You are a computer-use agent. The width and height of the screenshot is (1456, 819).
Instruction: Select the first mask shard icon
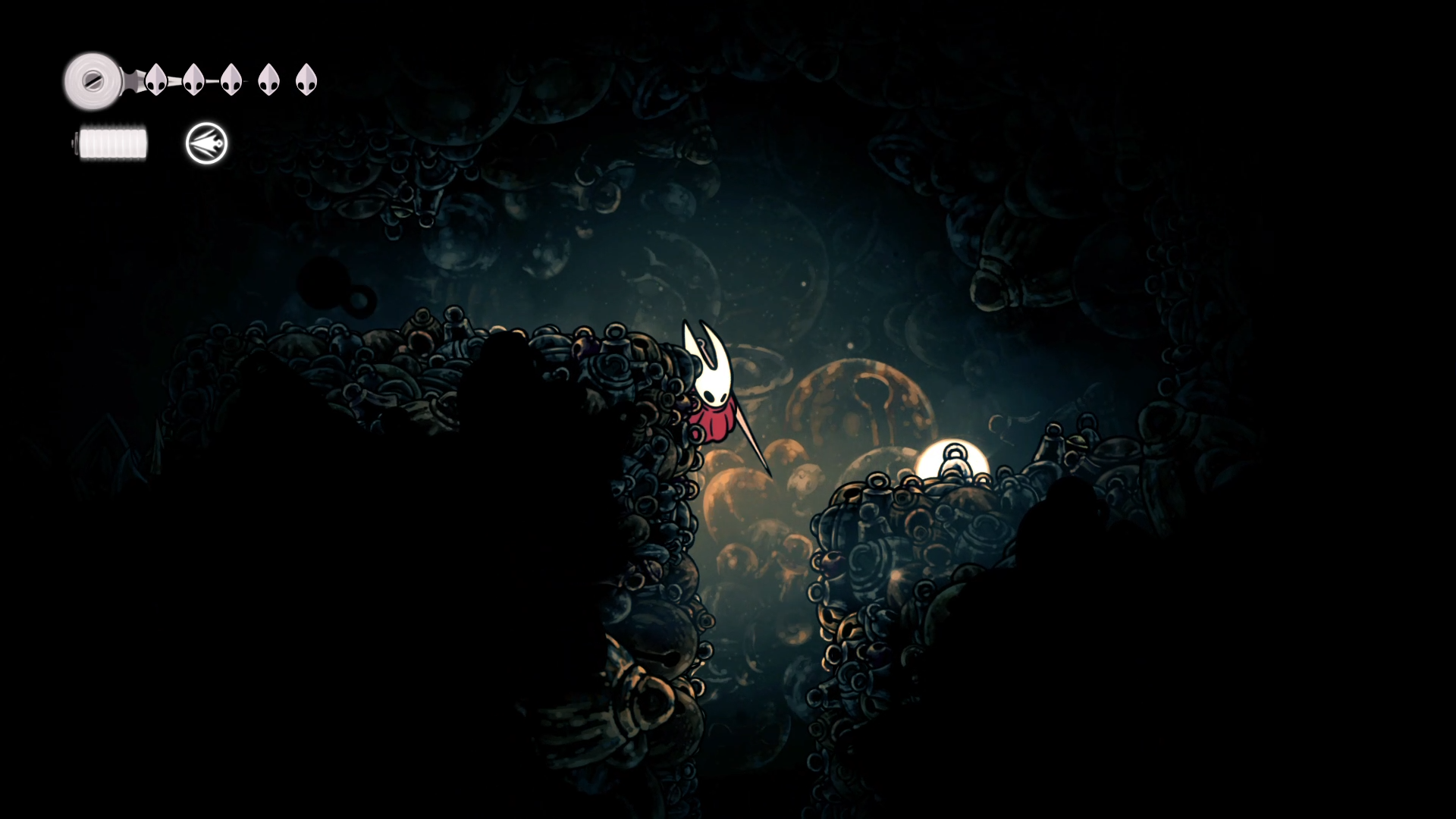156,80
